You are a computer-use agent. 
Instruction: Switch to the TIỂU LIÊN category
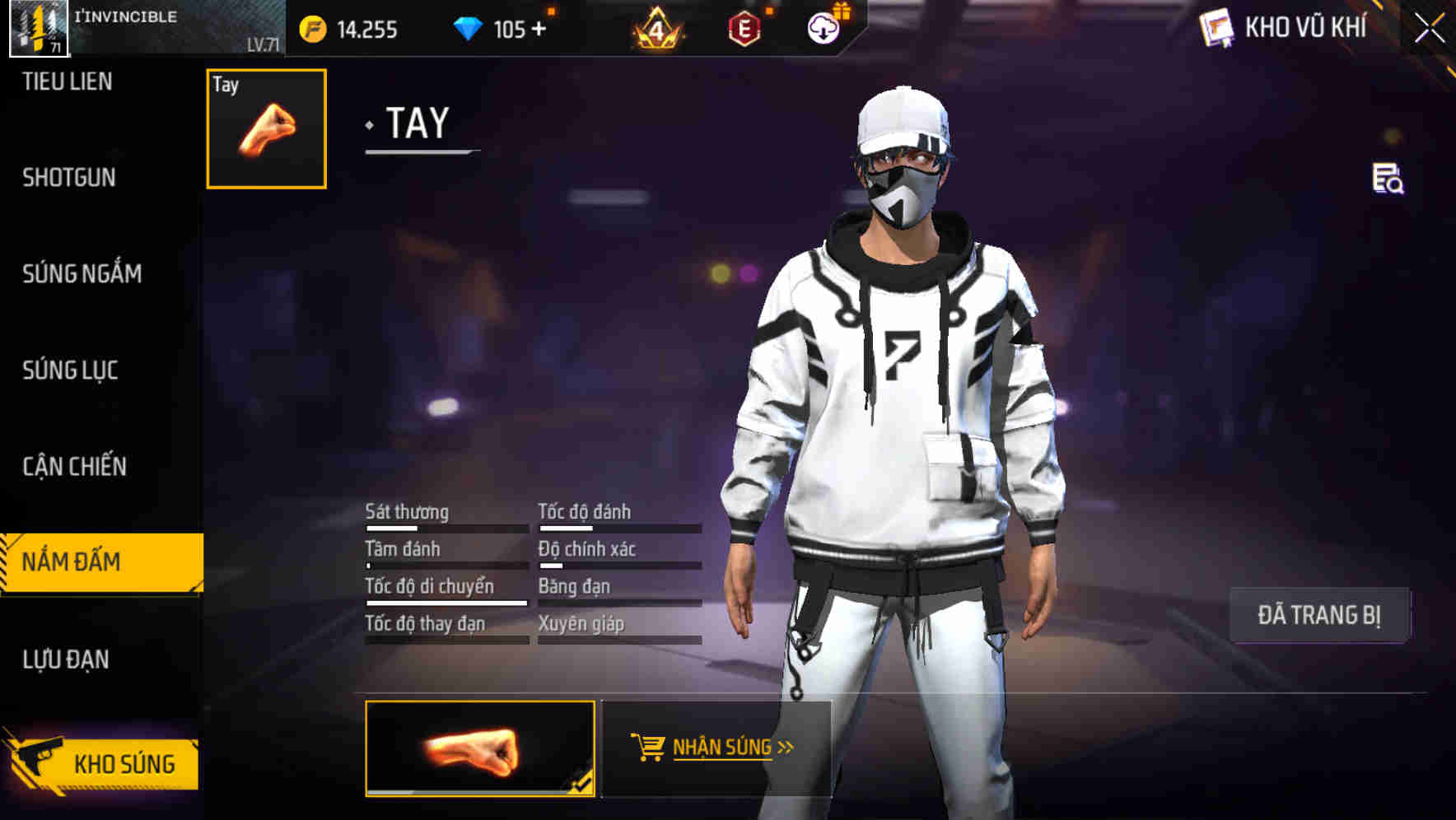[70, 82]
